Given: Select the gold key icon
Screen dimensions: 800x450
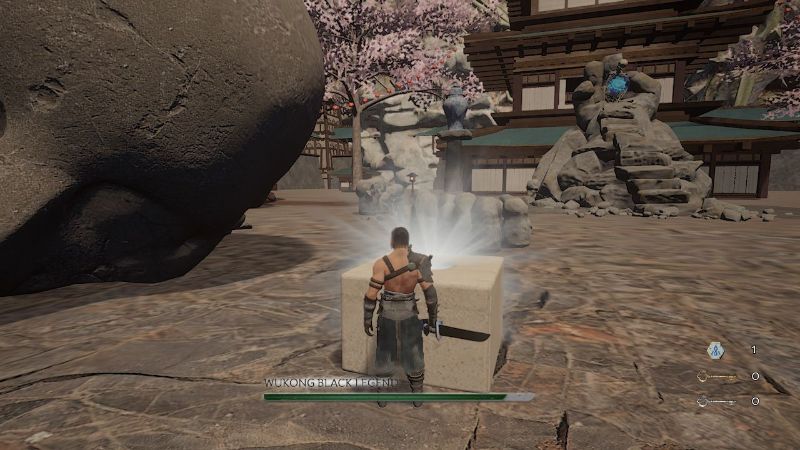Looking at the screenshot, I should (716, 377).
